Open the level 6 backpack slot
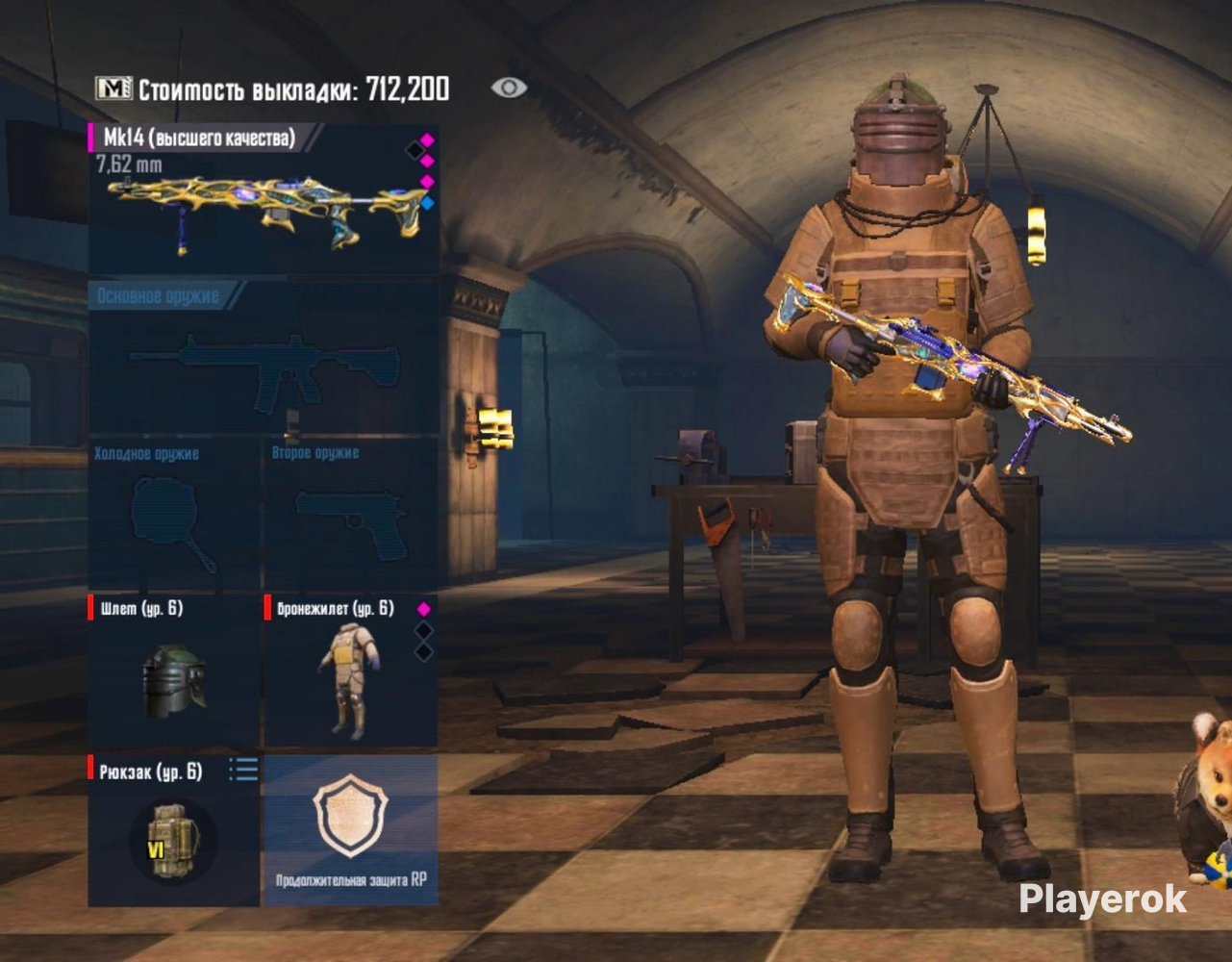Viewport: 1232px width, 962px height. click(x=173, y=835)
